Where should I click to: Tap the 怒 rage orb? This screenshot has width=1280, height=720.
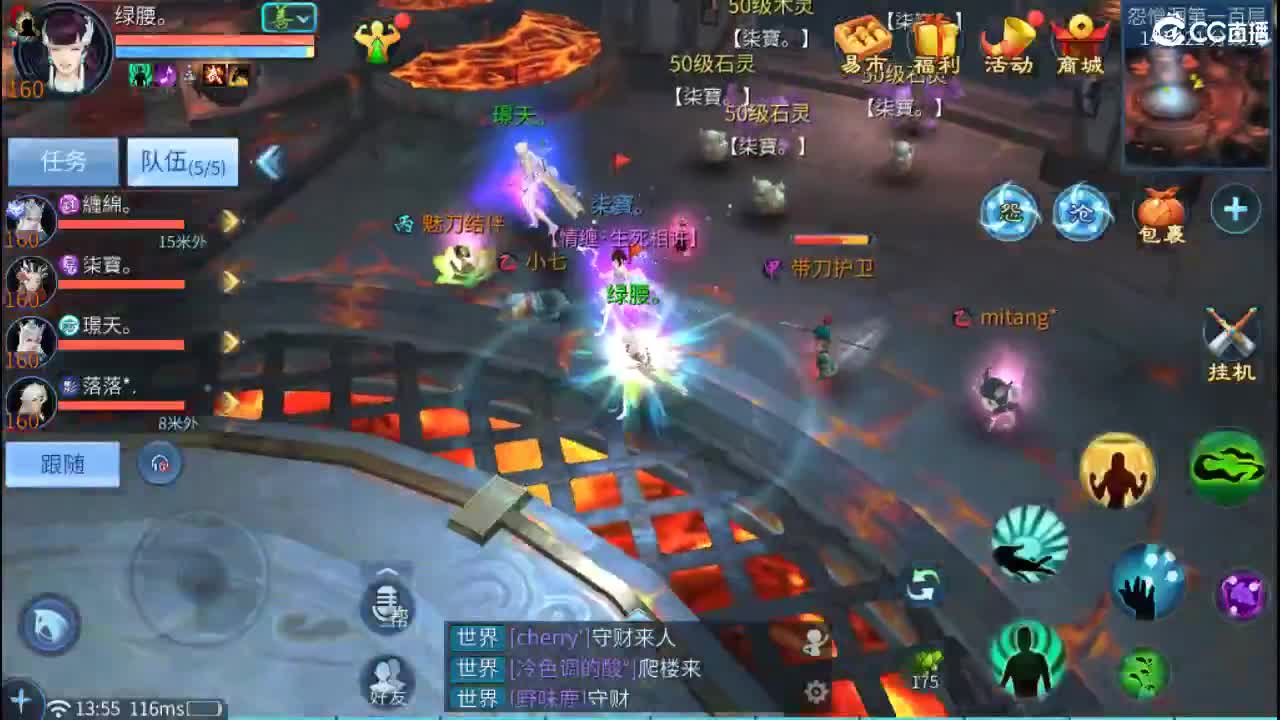(x=1009, y=212)
